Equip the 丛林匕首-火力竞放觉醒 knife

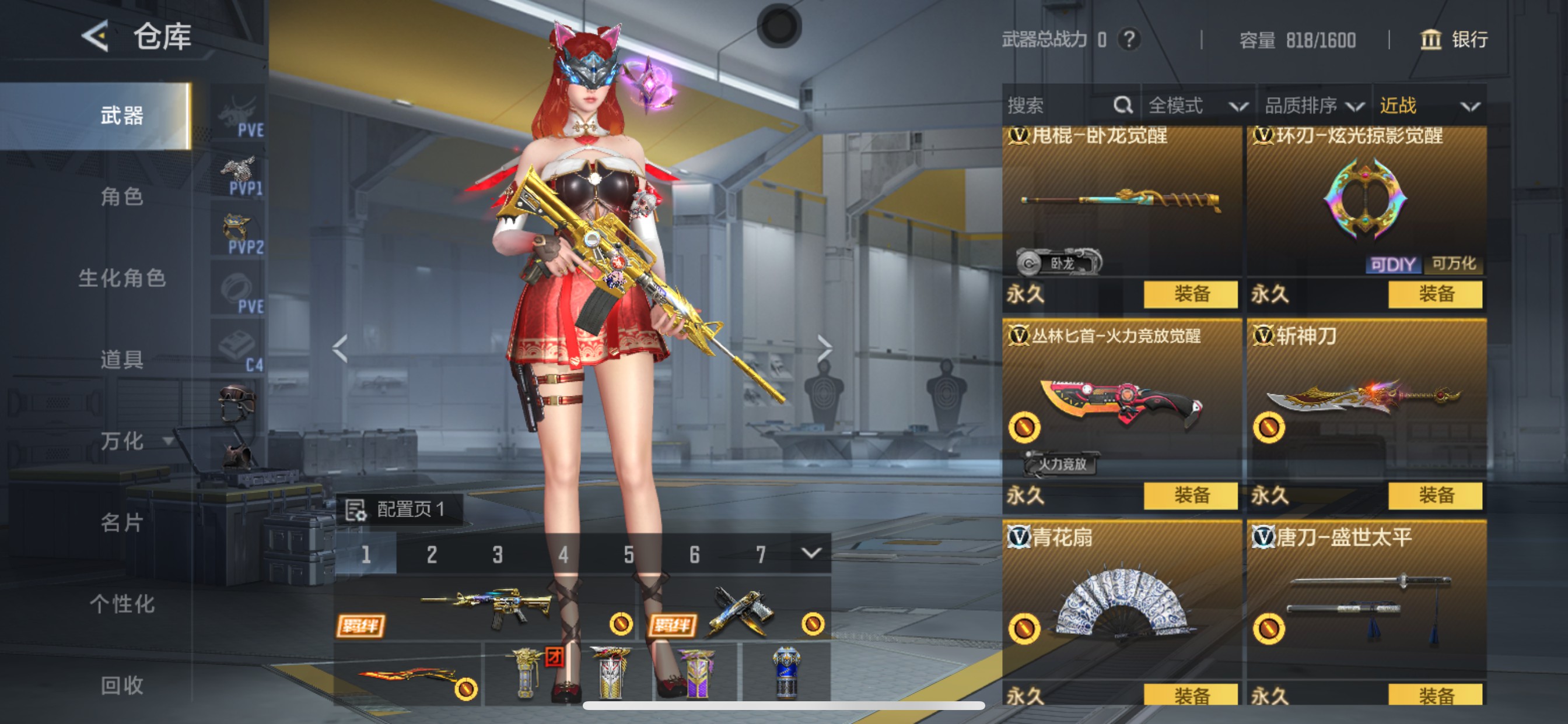[x=1190, y=495]
